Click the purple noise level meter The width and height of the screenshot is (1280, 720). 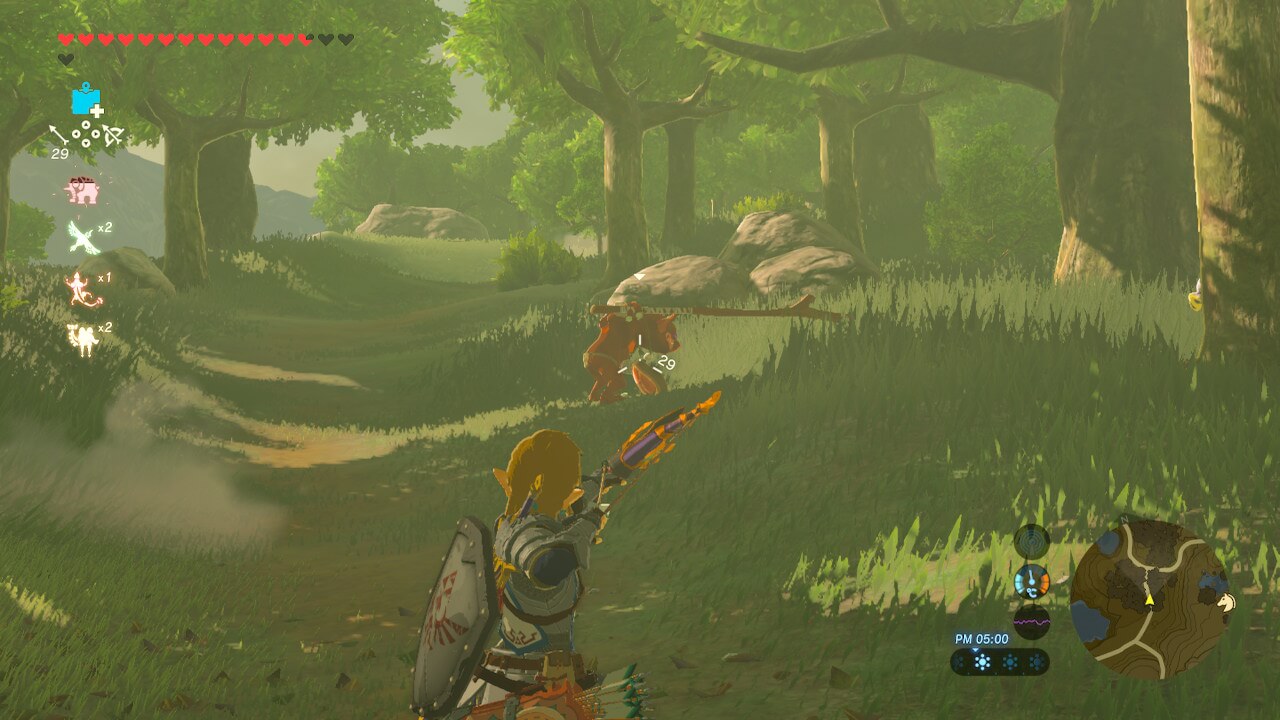(x=1031, y=621)
